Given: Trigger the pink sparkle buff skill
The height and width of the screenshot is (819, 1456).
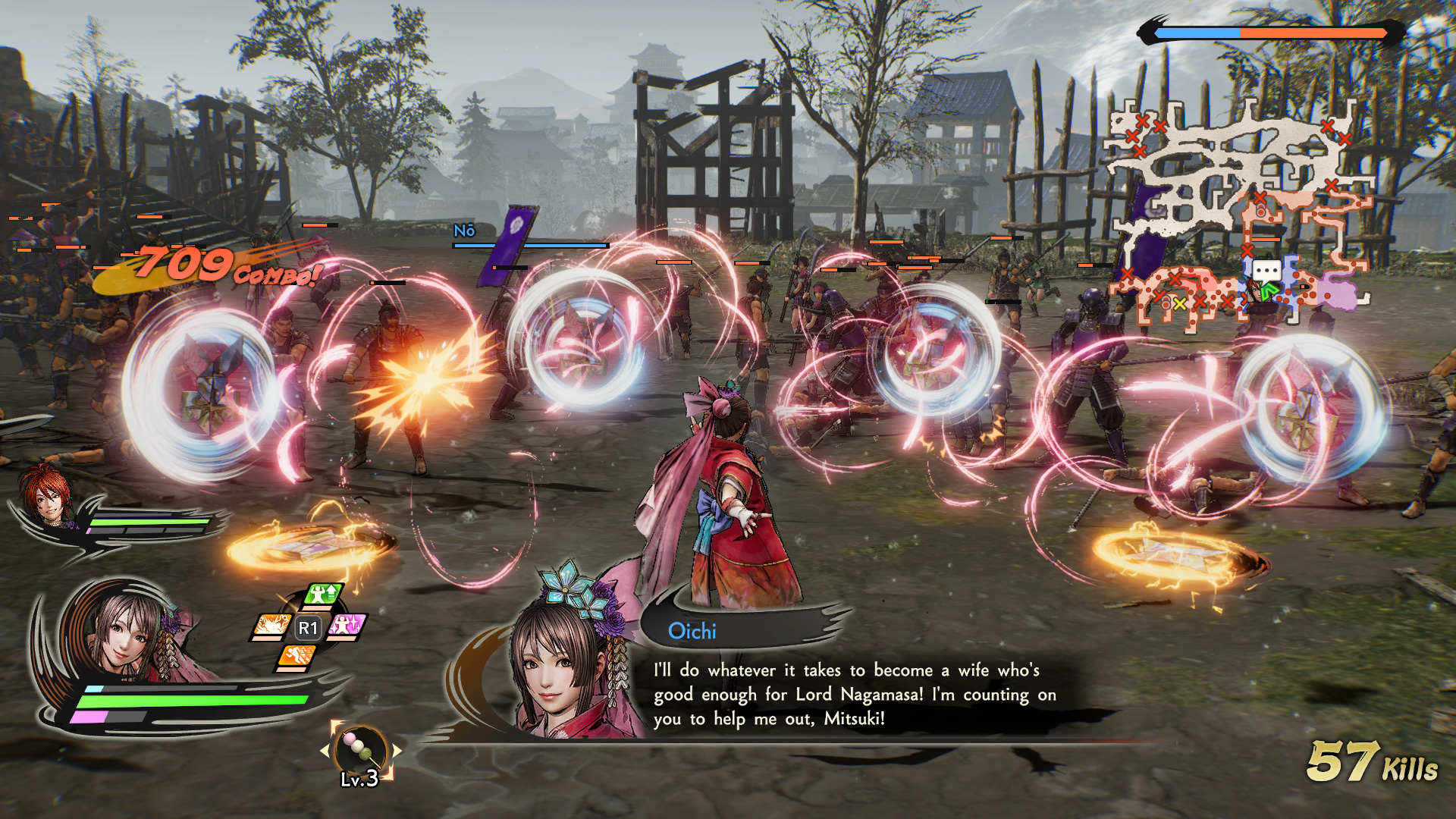Looking at the screenshot, I should tap(347, 626).
